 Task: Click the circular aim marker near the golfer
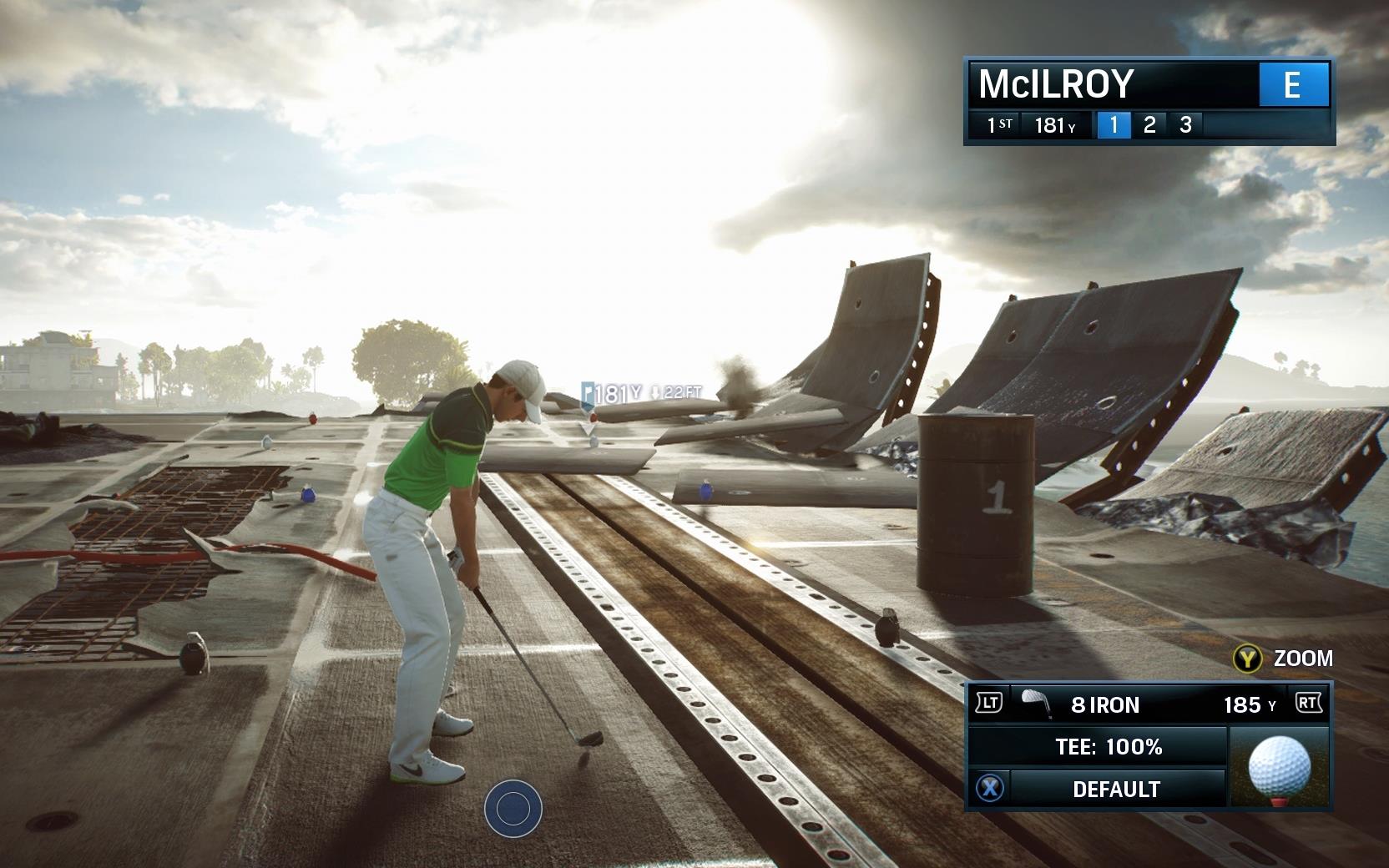pyautogui.click(x=513, y=808)
